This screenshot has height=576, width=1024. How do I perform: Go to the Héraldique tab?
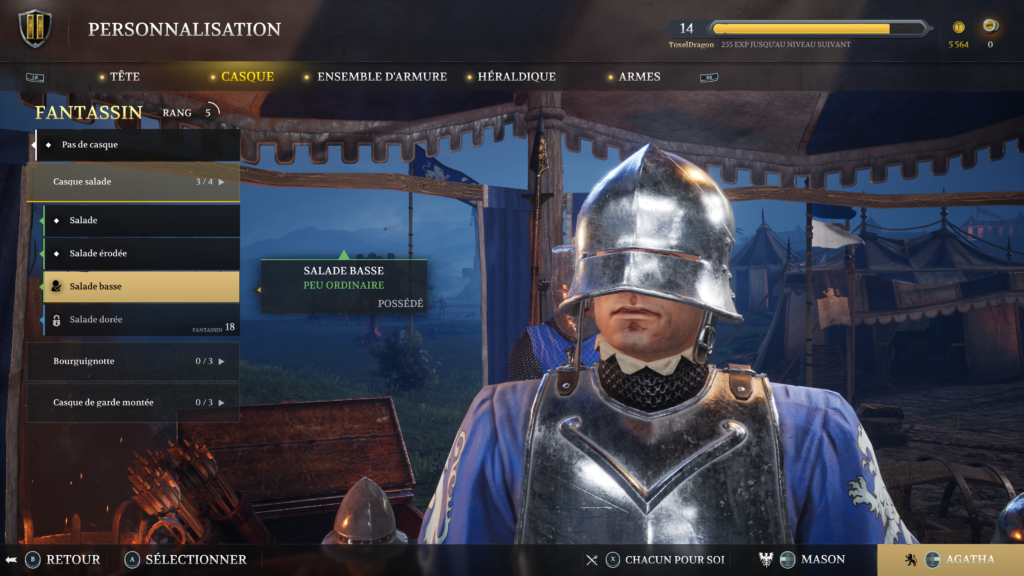coord(516,76)
